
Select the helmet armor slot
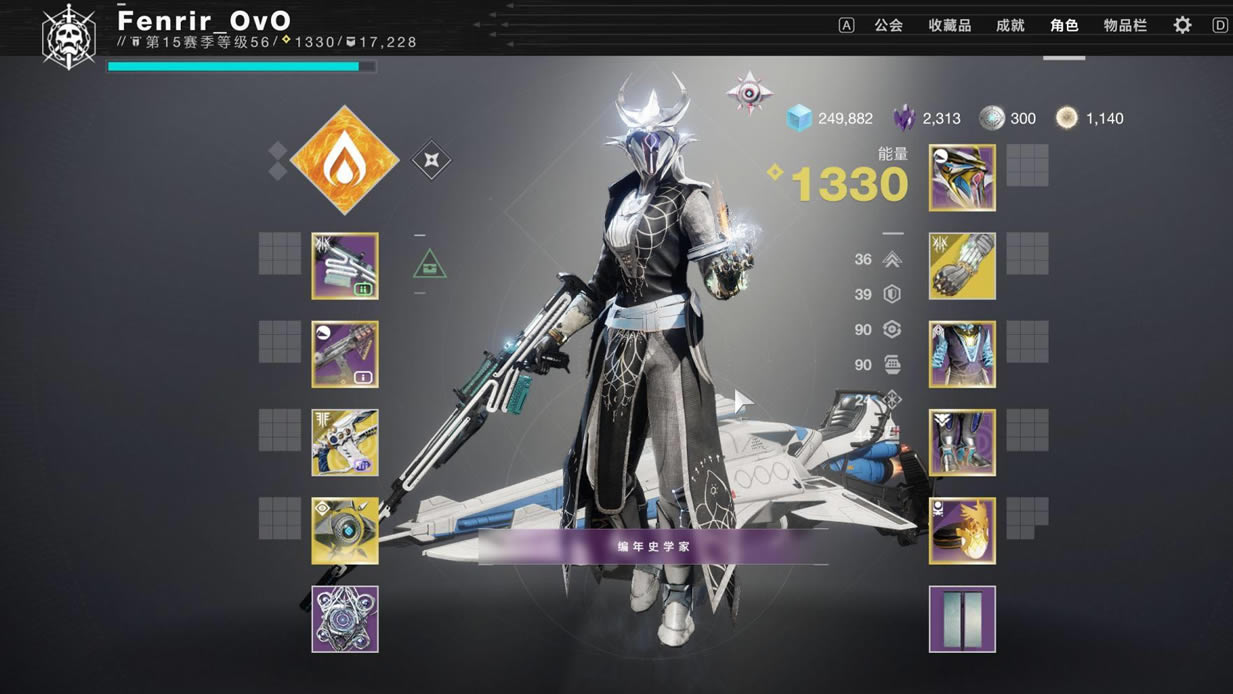[962, 178]
